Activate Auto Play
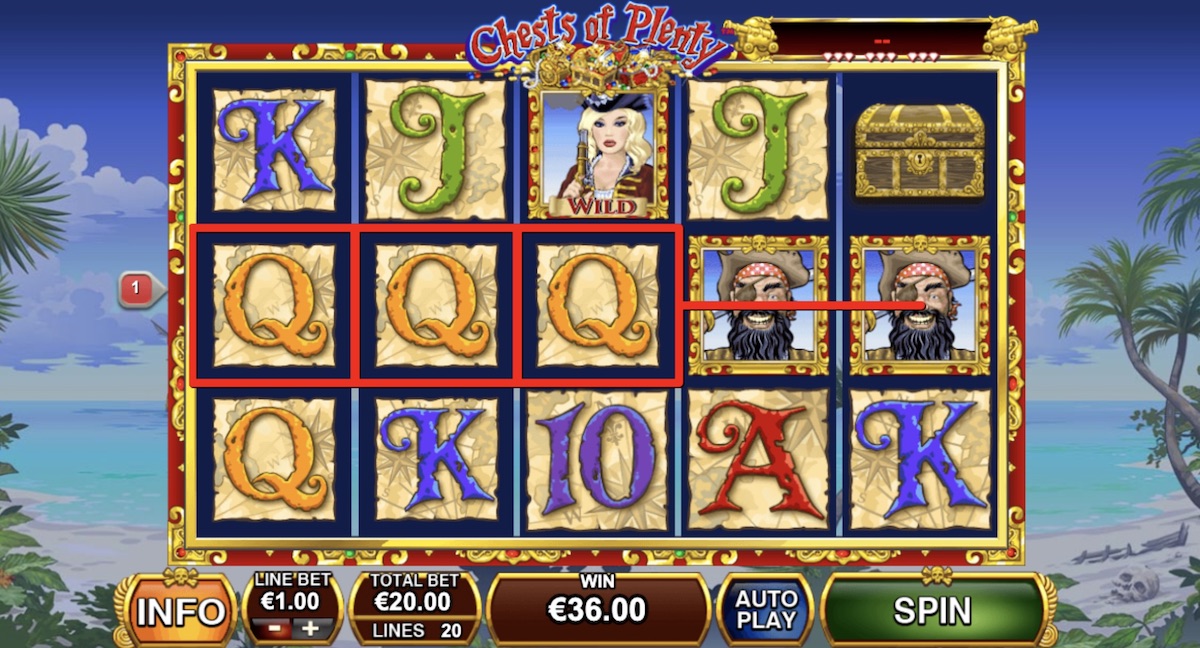The height and width of the screenshot is (648, 1200). point(764,609)
